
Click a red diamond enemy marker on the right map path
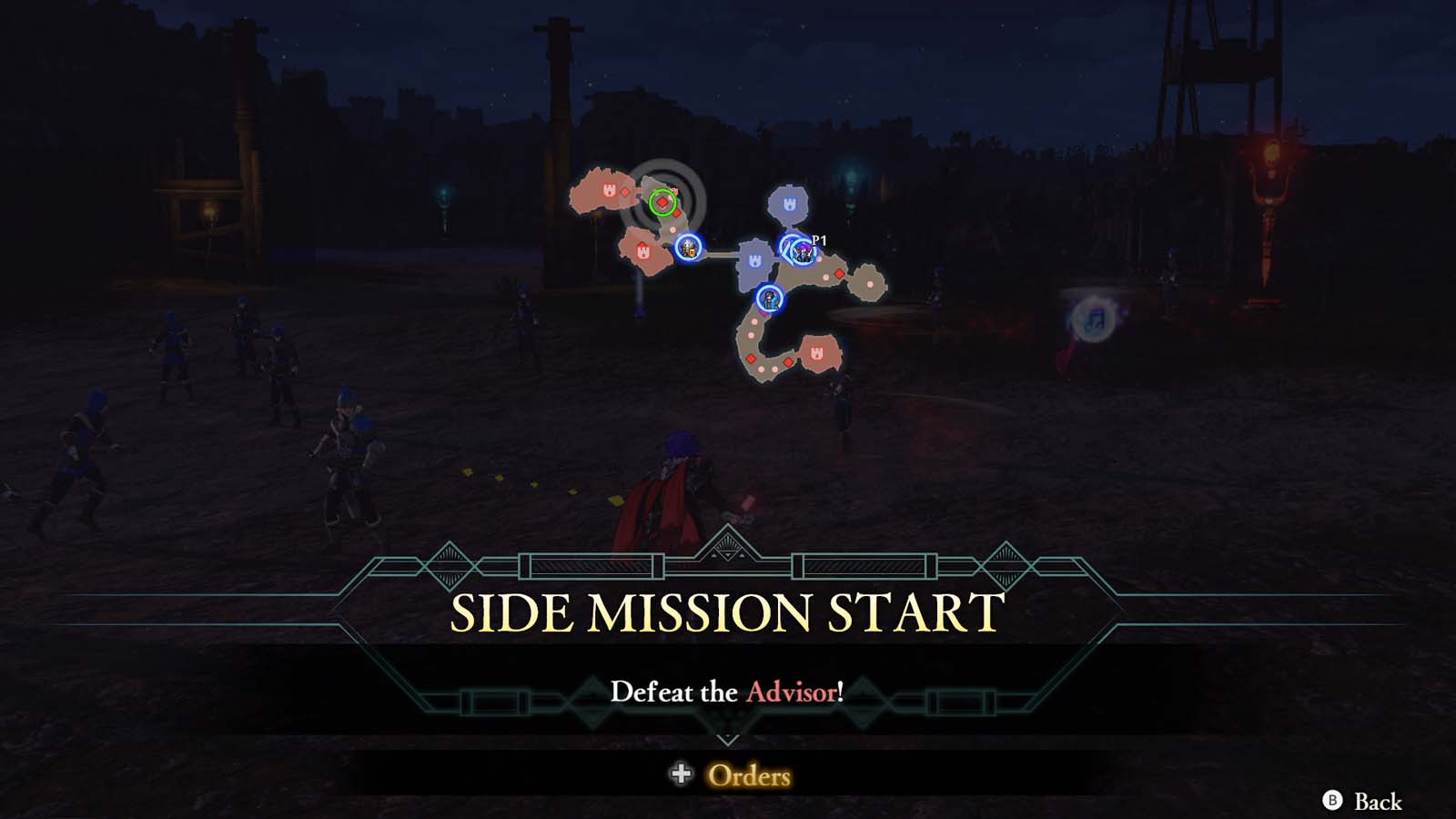click(837, 276)
